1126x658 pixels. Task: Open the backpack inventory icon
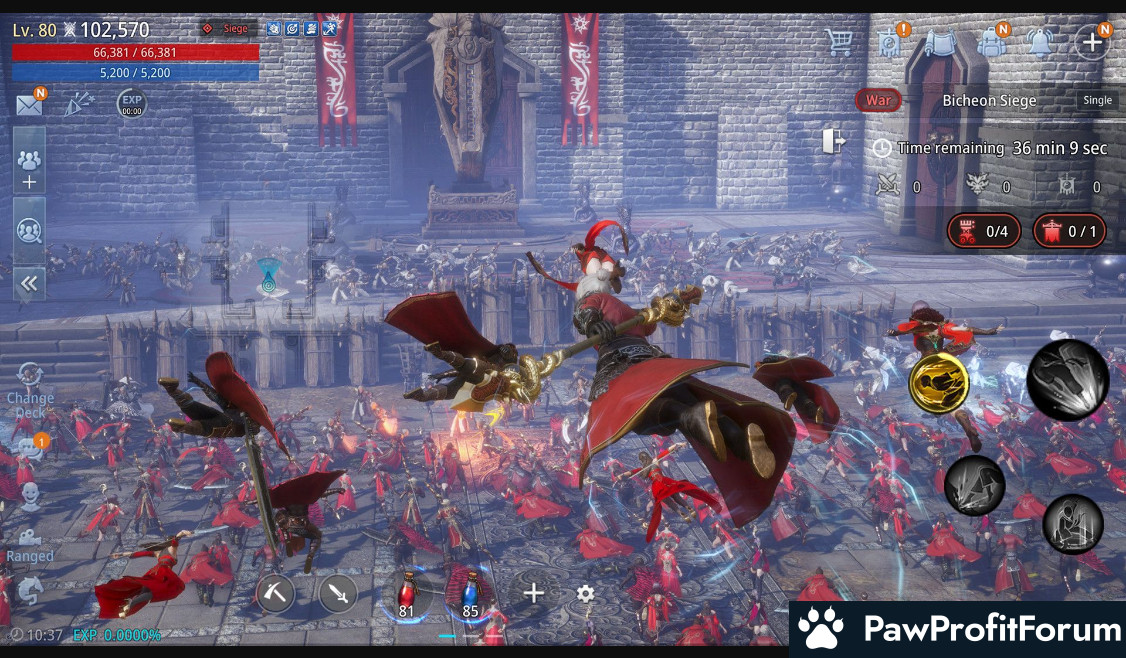coord(992,42)
